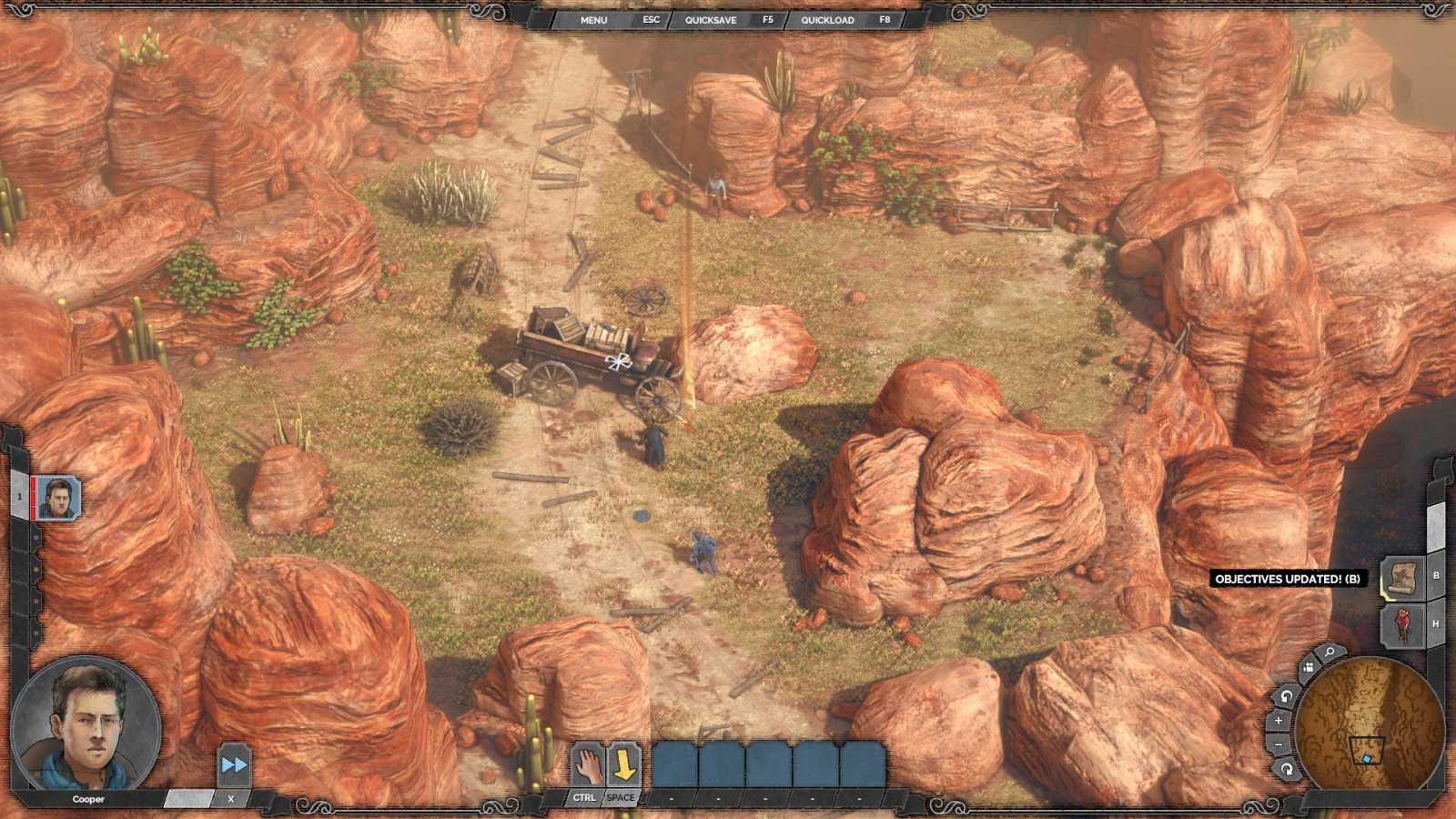Viewport: 1456px width, 819px height.
Task: Zoom in the minimap with the plus icon
Action: (x=1279, y=720)
